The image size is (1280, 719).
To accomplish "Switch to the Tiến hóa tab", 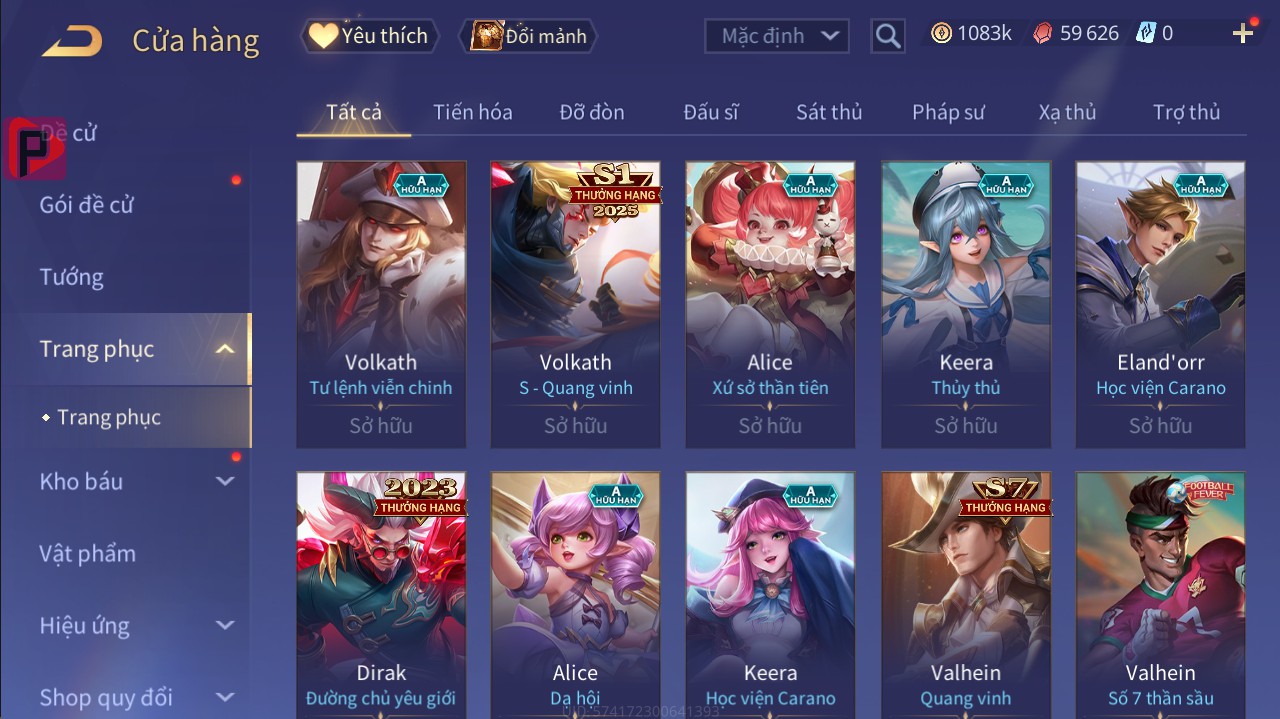I will pos(472,112).
